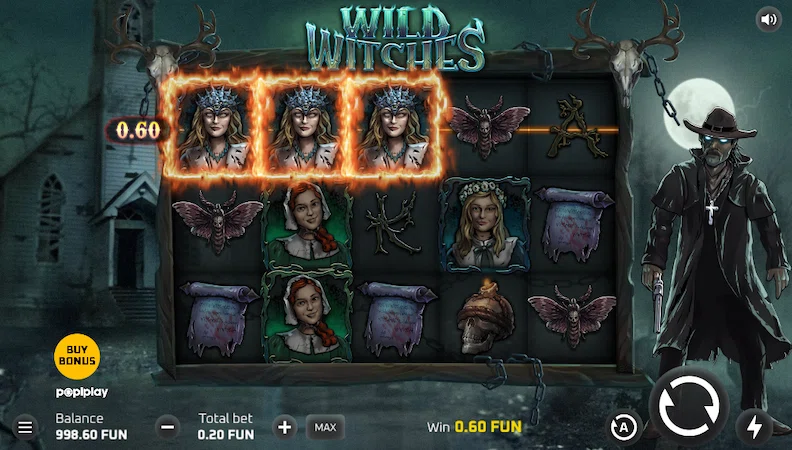Increase total bet with the plus button
Screen dimensions: 792x450
285,427
